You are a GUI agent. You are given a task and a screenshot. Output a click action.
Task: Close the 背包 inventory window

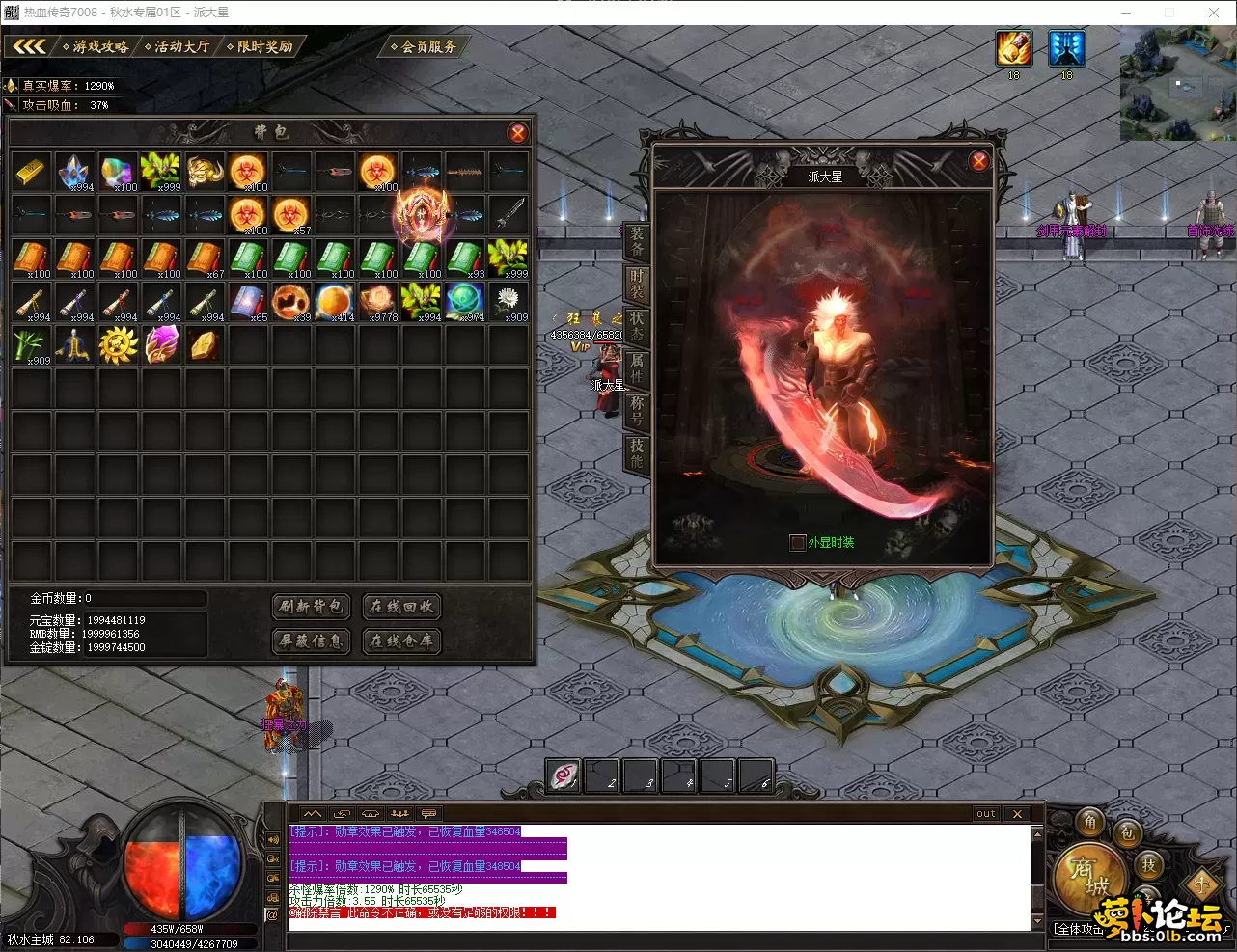point(518,133)
